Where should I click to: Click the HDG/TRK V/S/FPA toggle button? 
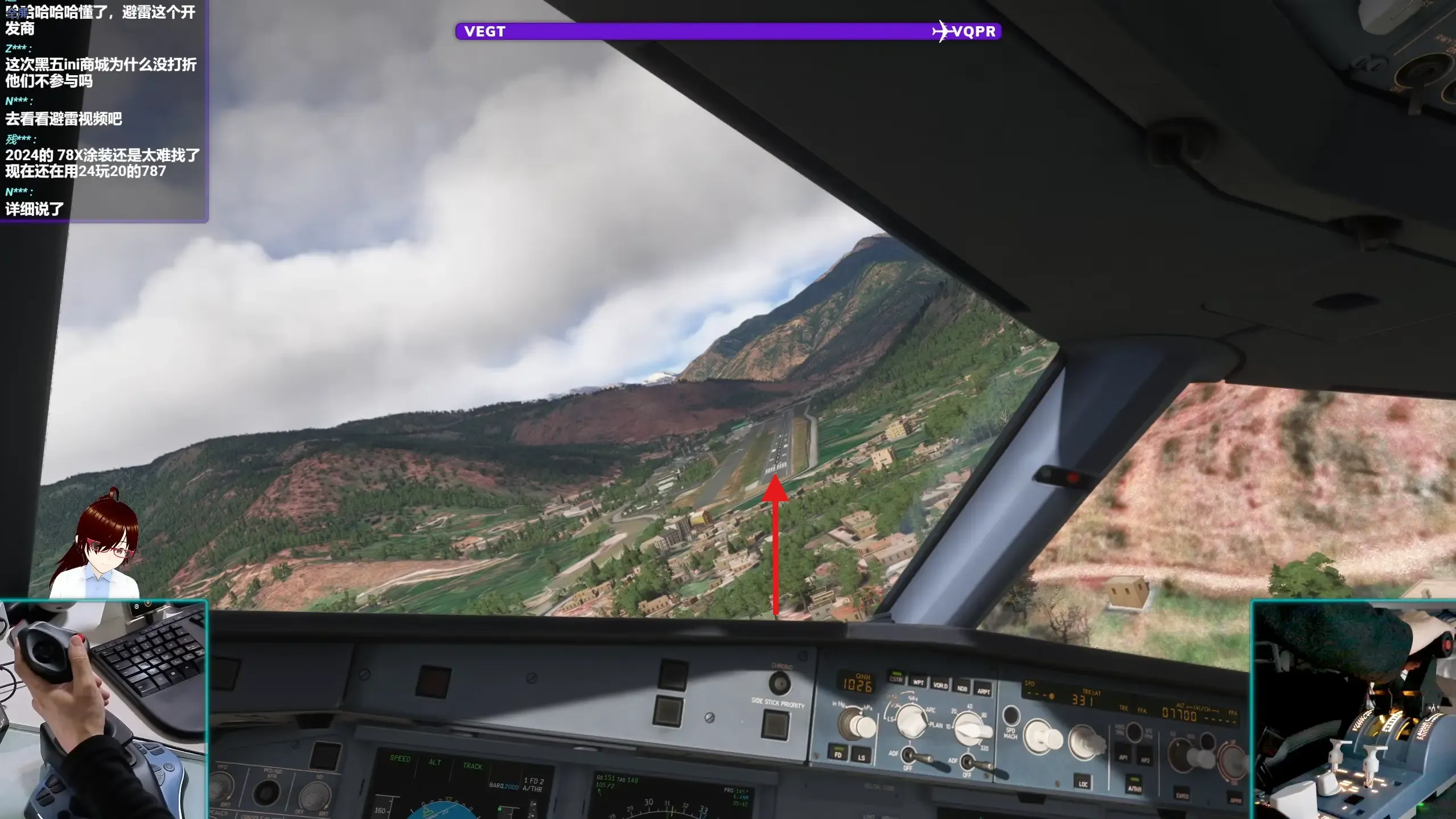[1133, 732]
